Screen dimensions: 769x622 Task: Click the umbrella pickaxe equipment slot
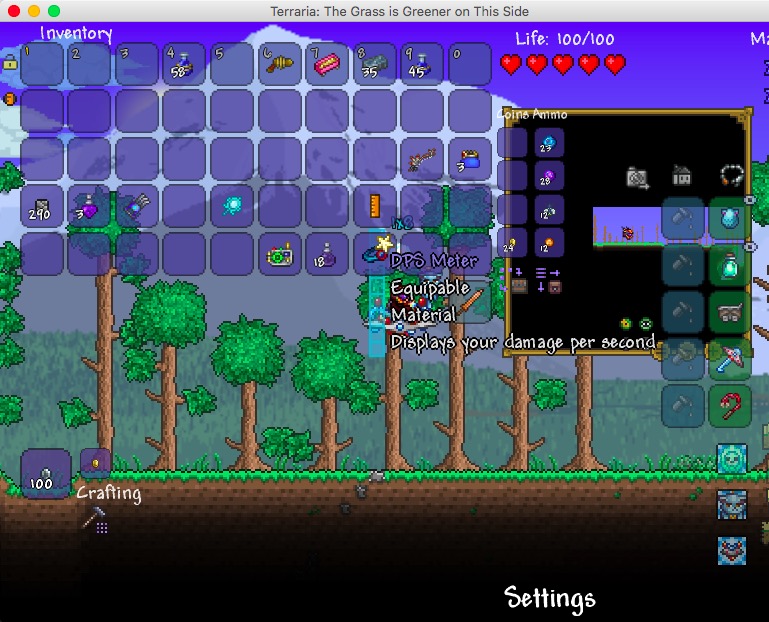[x=730, y=358]
